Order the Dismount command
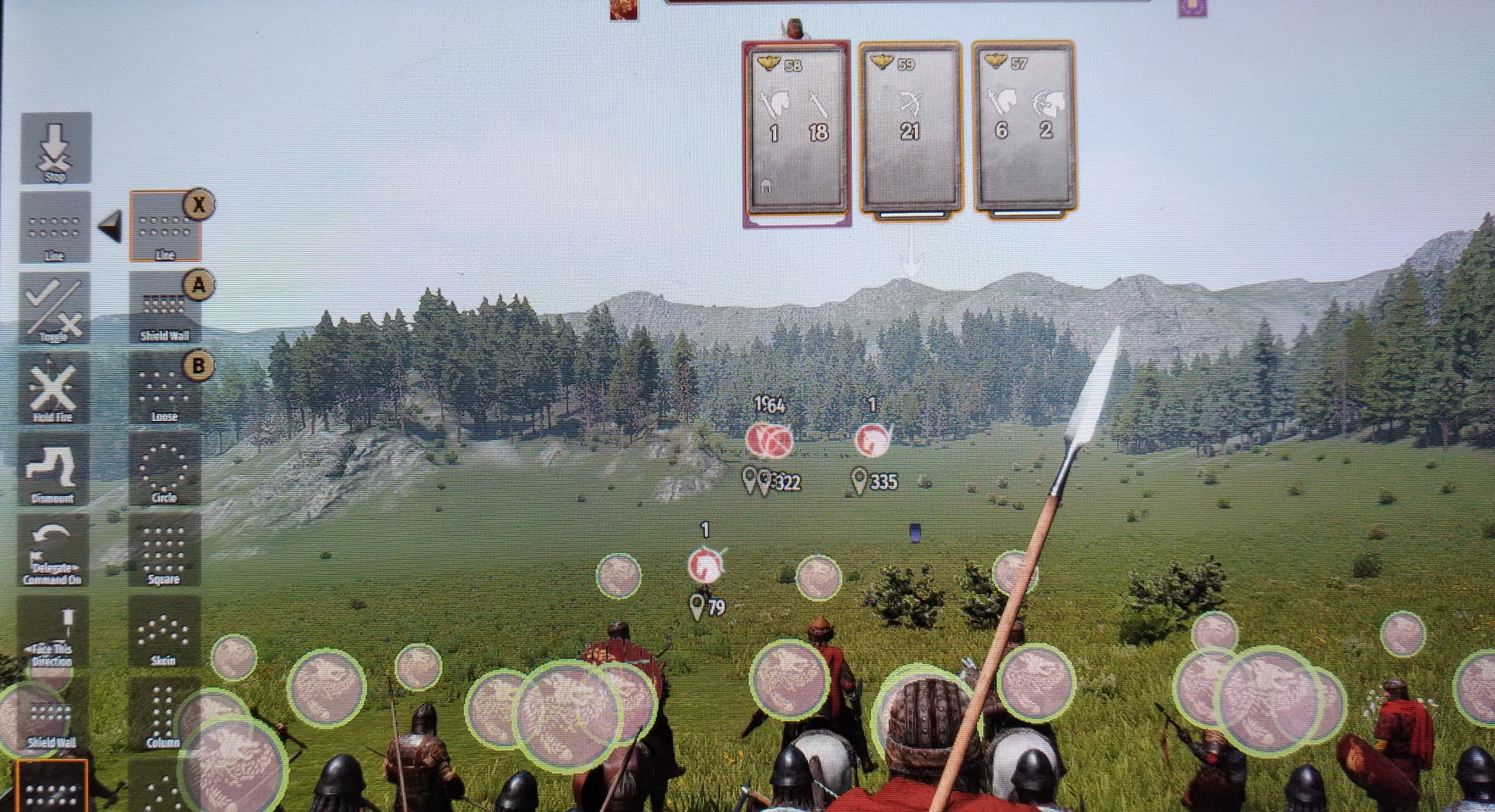Screen dimensions: 1495x812 pyautogui.click(x=53, y=469)
